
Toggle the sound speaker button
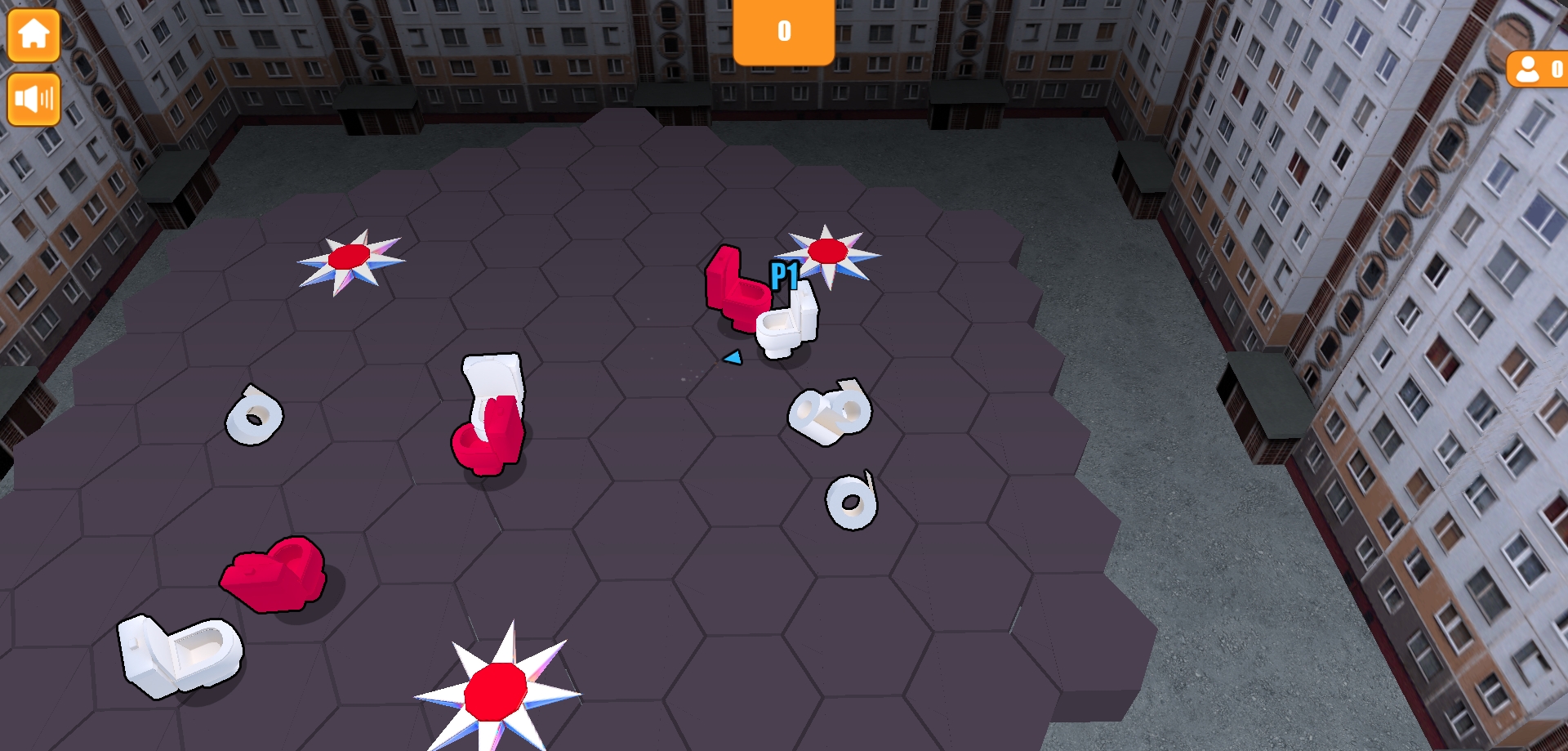[x=33, y=99]
